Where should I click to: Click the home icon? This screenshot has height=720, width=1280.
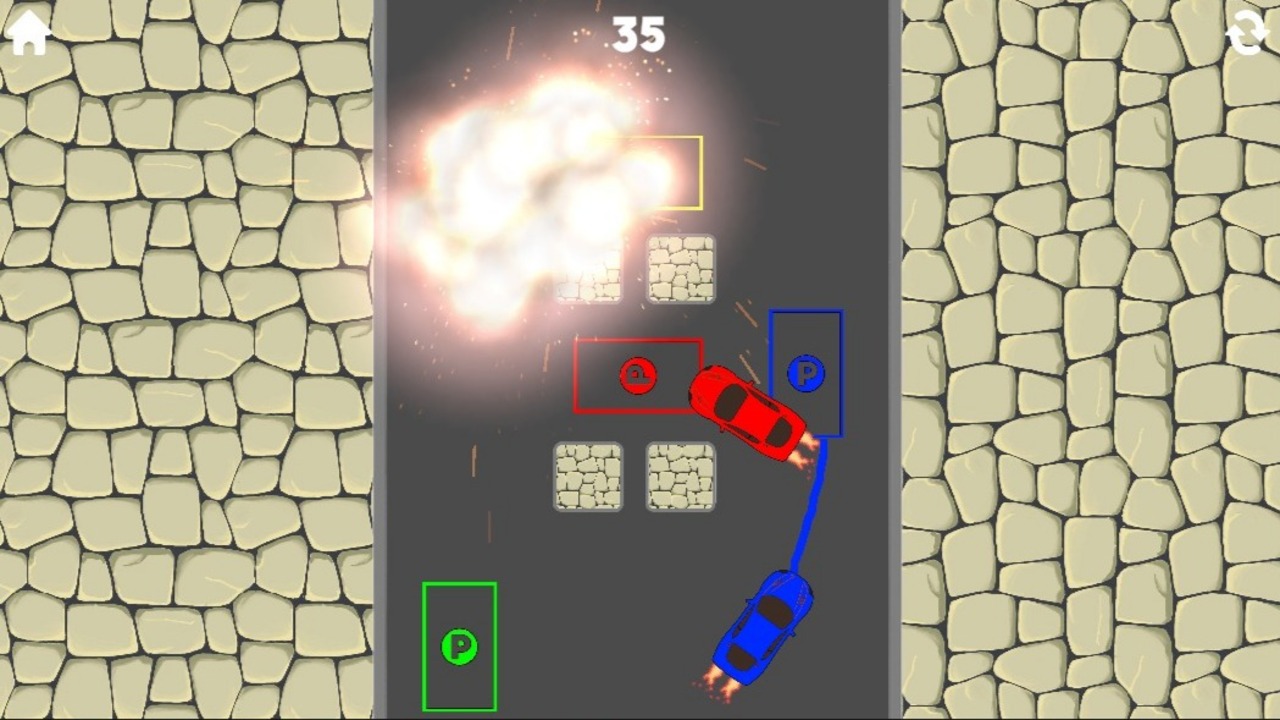(x=30, y=33)
